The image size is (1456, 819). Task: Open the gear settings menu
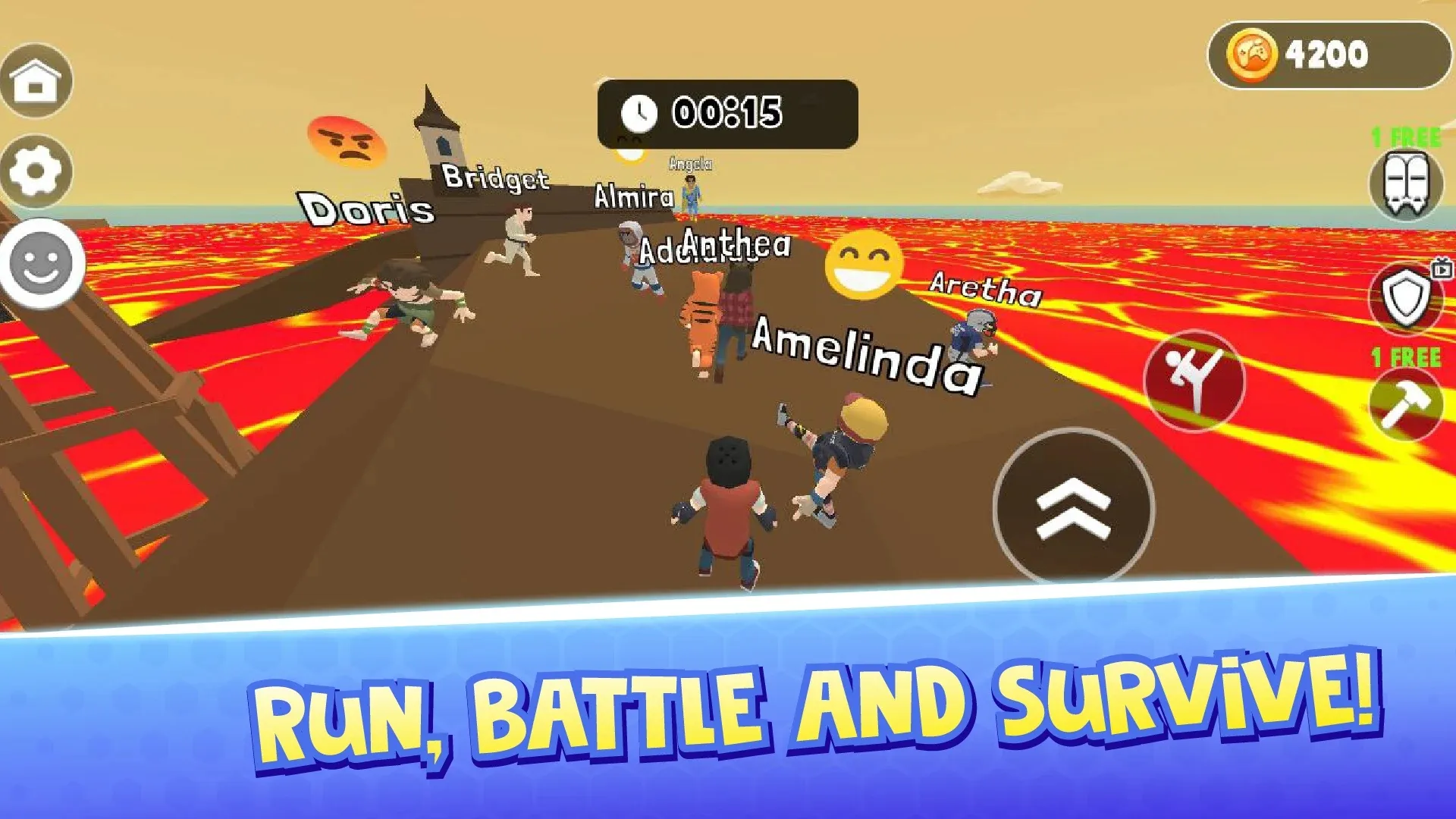point(36,171)
